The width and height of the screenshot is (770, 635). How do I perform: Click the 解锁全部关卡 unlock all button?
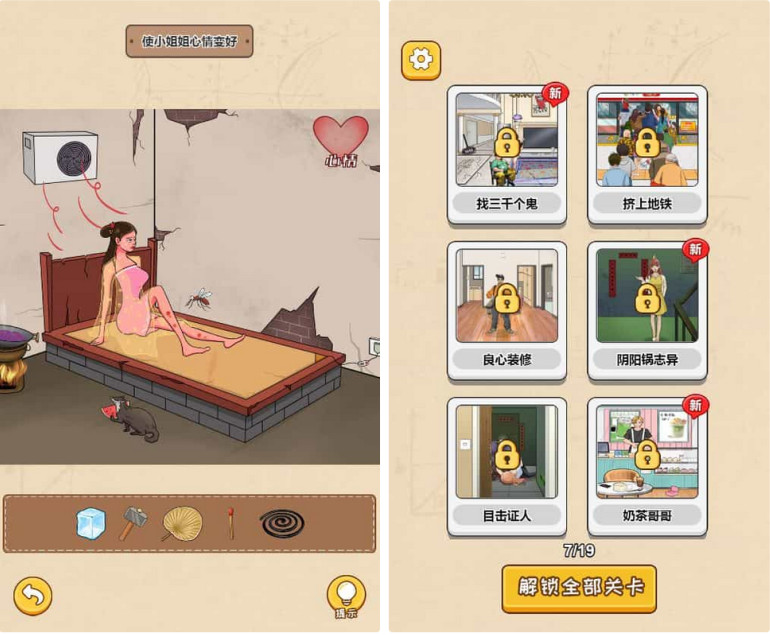pyautogui.click(x=579, y=588)
